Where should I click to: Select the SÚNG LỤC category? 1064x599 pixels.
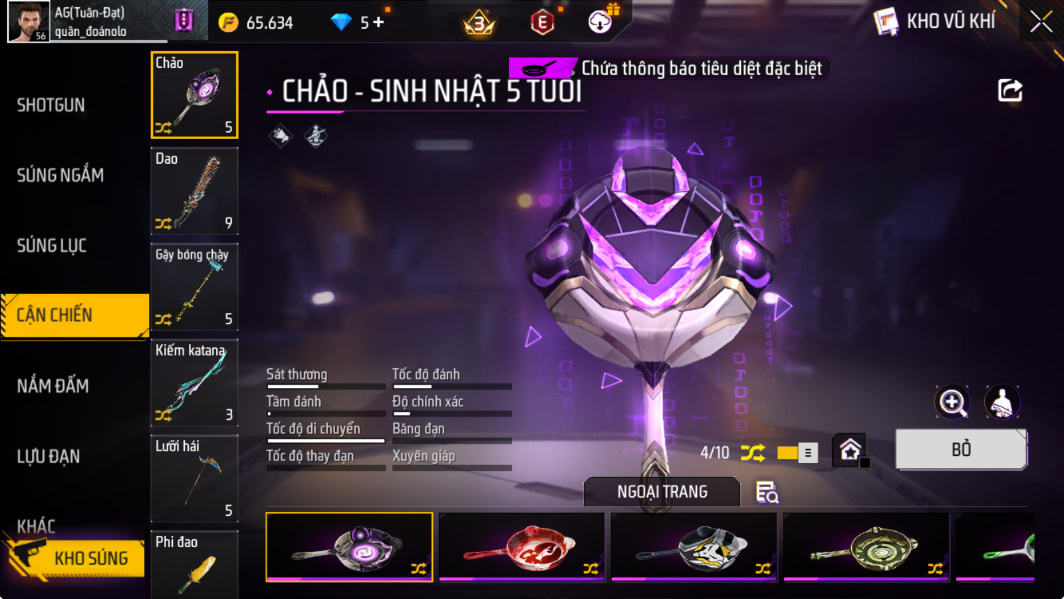tap(52, 245)
